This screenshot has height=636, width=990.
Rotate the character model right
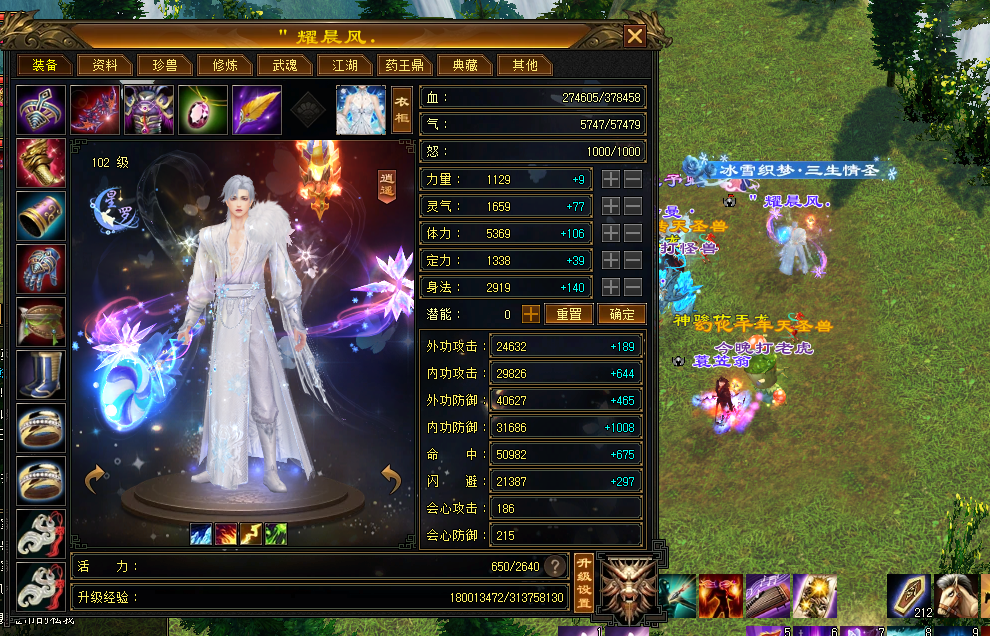click(392, 480)
